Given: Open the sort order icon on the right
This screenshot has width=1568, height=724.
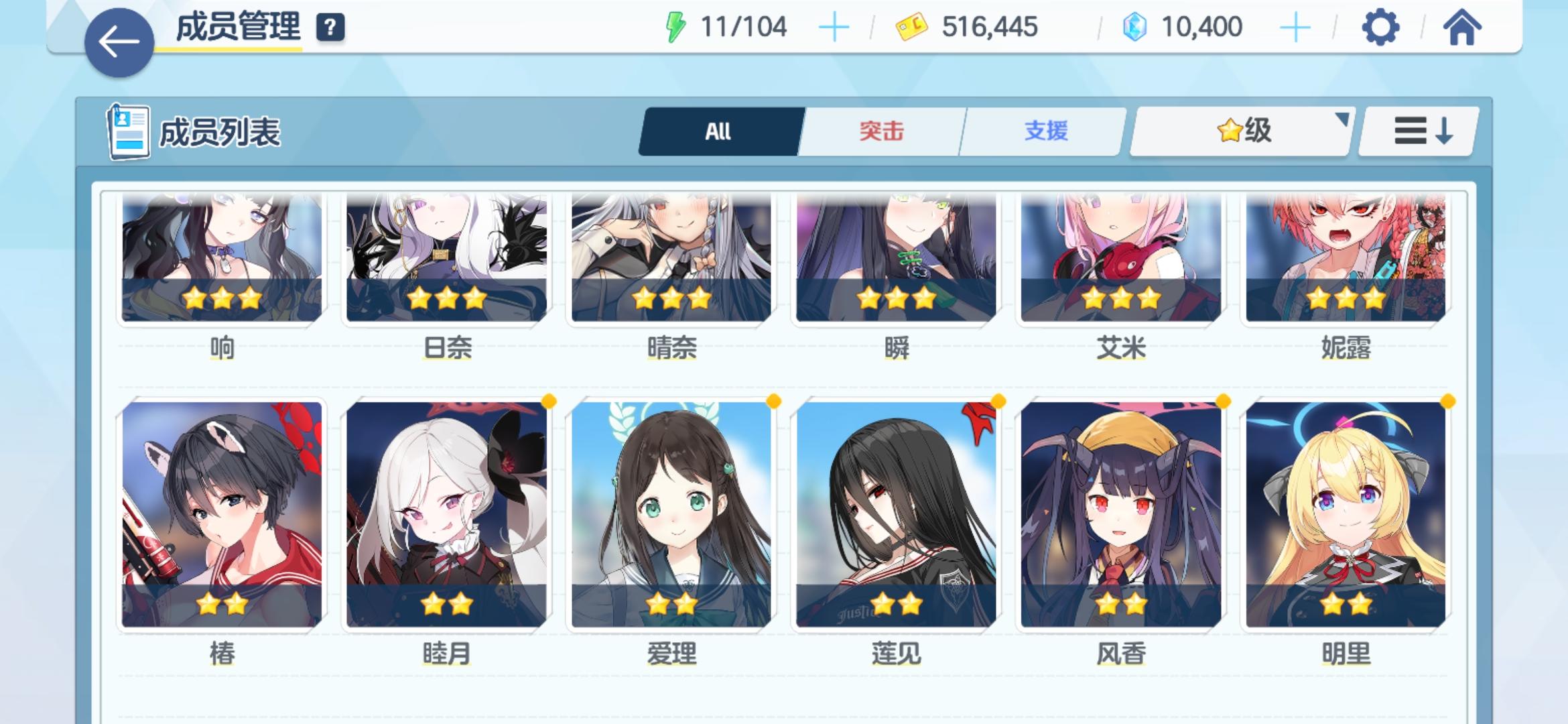Looking at the screenshot, I should [x=1417, y=131].
